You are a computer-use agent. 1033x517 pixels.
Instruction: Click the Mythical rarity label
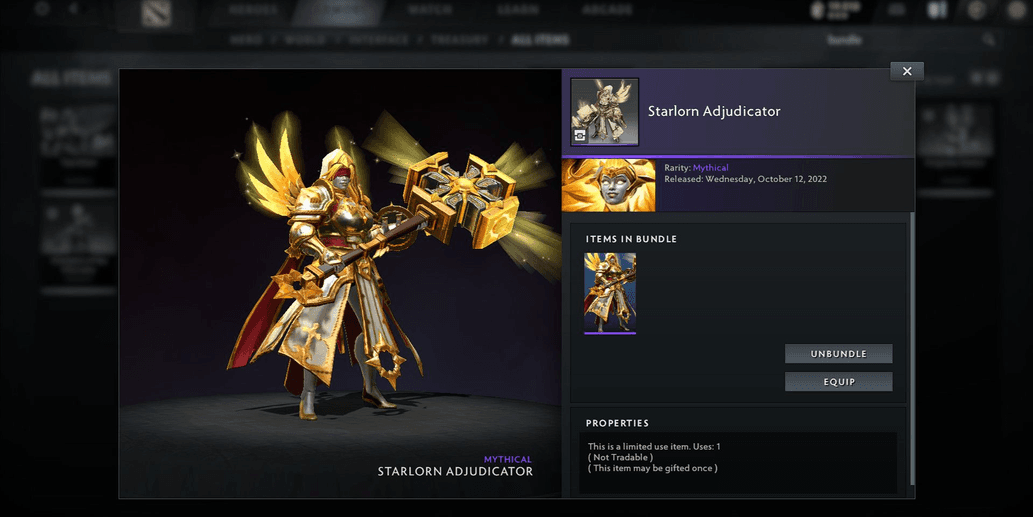712,168
